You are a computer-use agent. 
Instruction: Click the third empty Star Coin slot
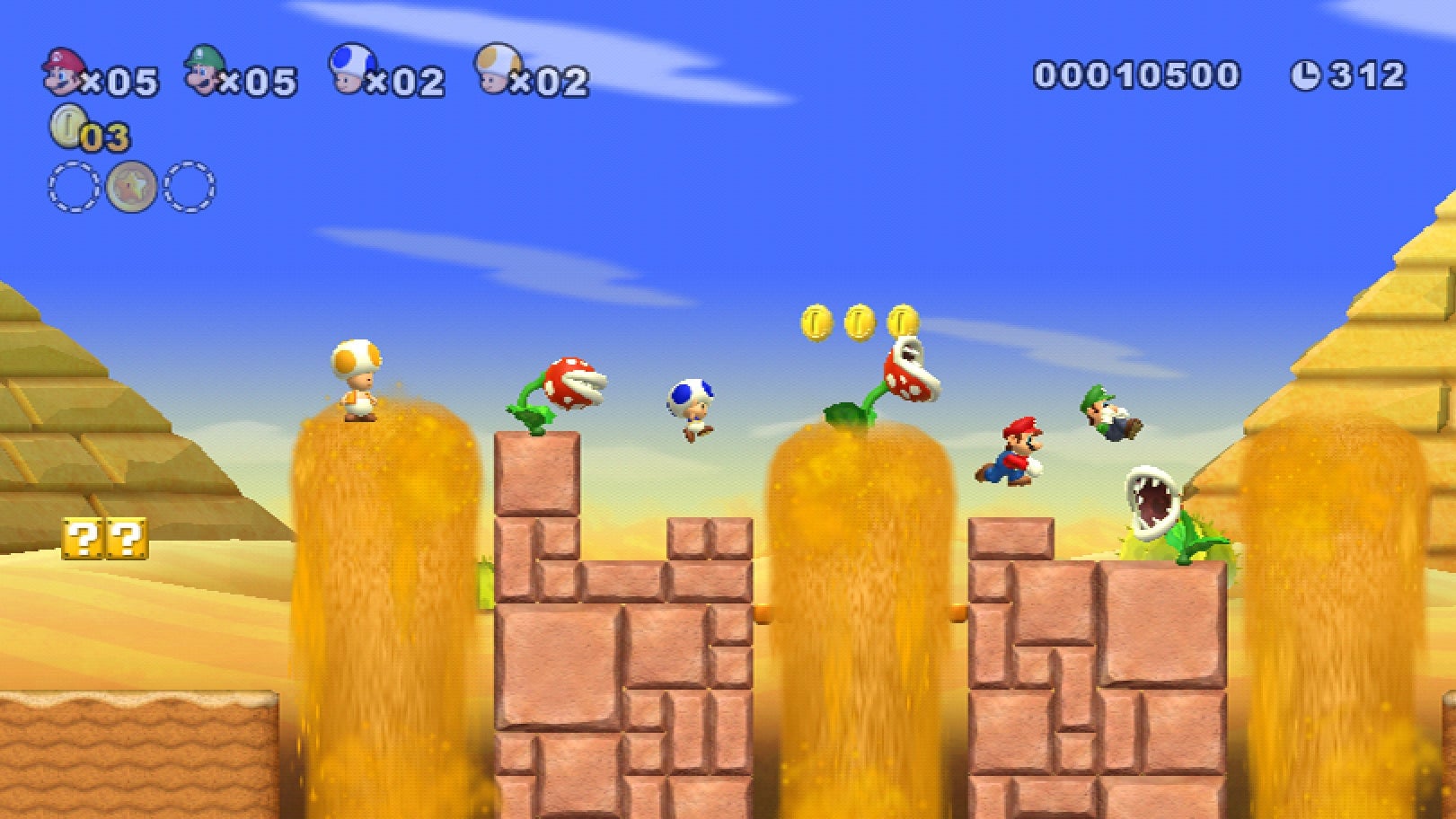190,187
